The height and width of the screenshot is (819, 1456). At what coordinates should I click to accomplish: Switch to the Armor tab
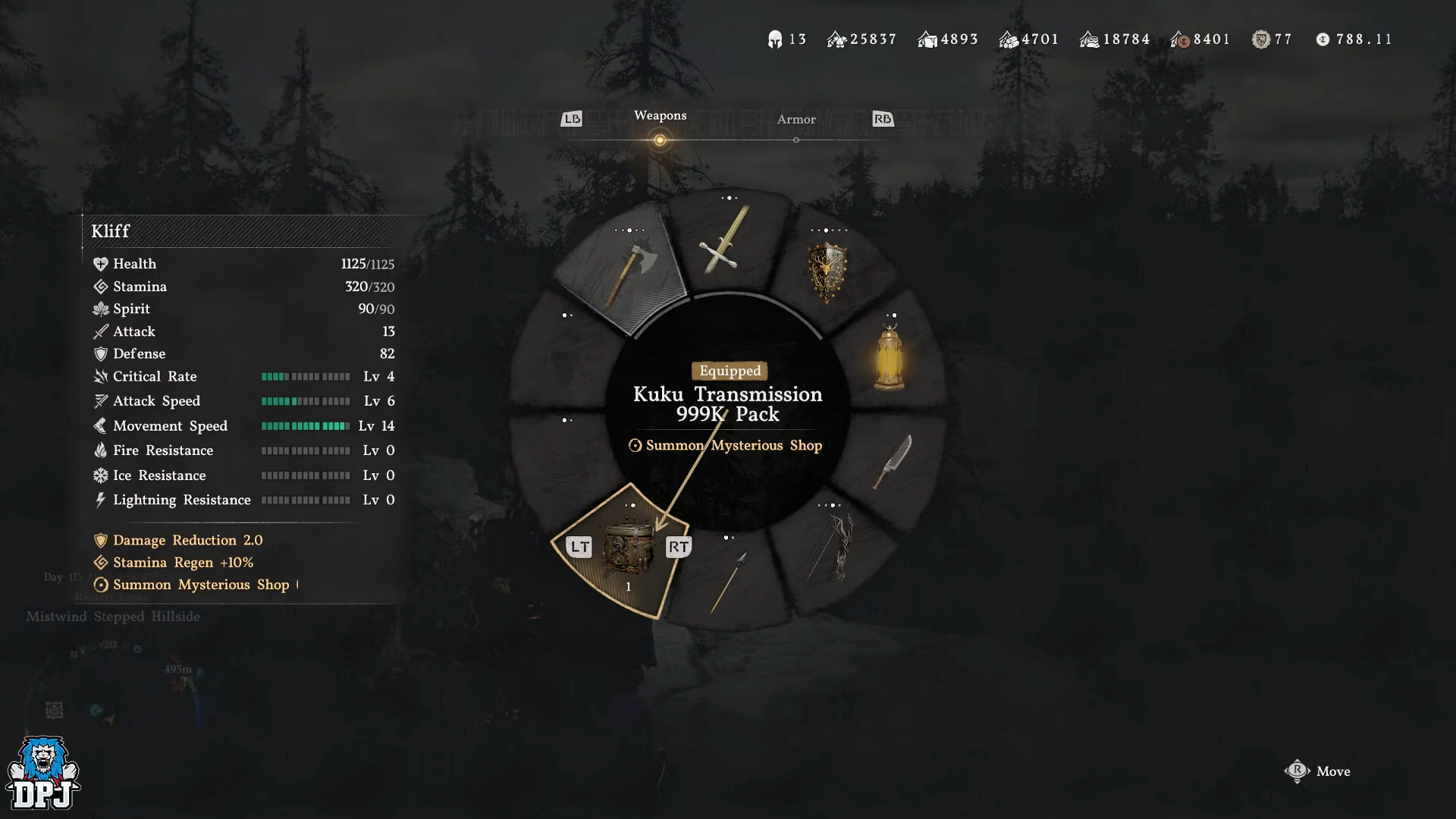(795, 120)
